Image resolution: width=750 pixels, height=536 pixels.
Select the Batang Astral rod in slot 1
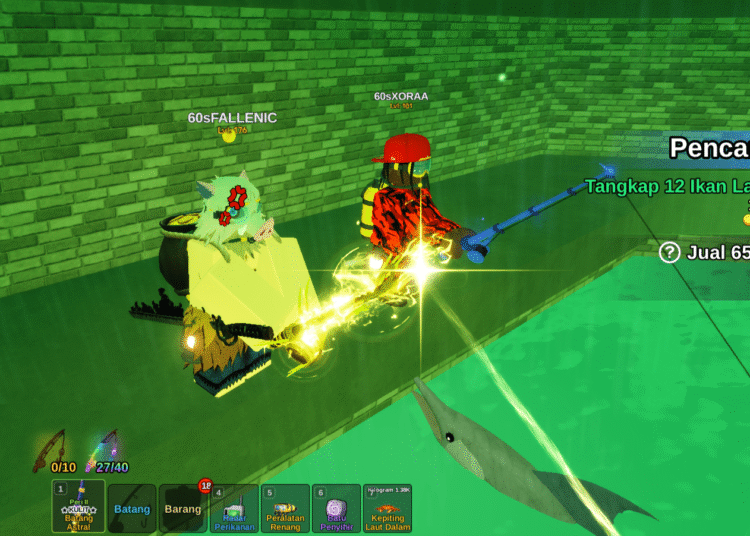coord(78,508)
